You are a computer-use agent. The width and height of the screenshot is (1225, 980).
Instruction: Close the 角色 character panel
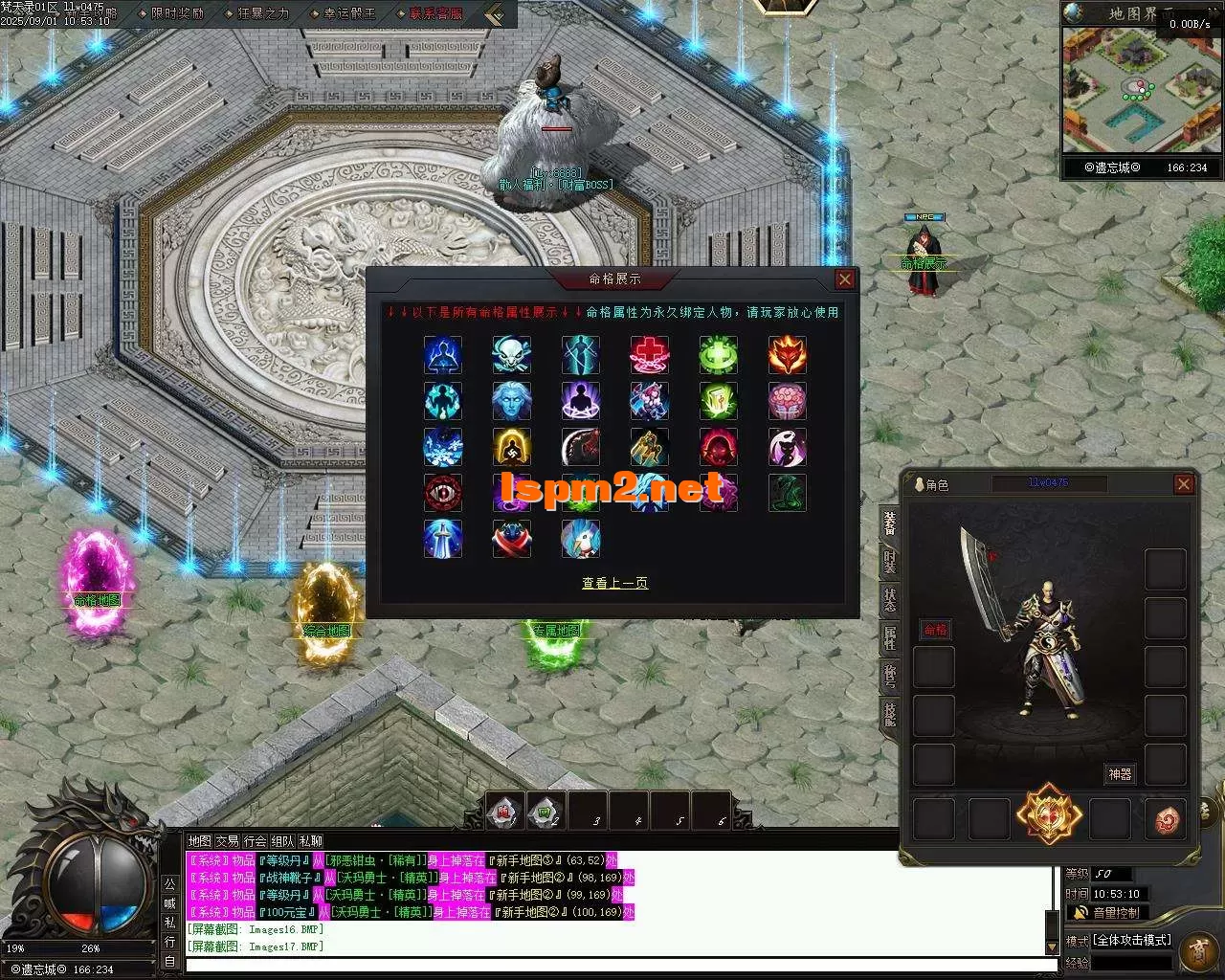(x=1184, y=484)
